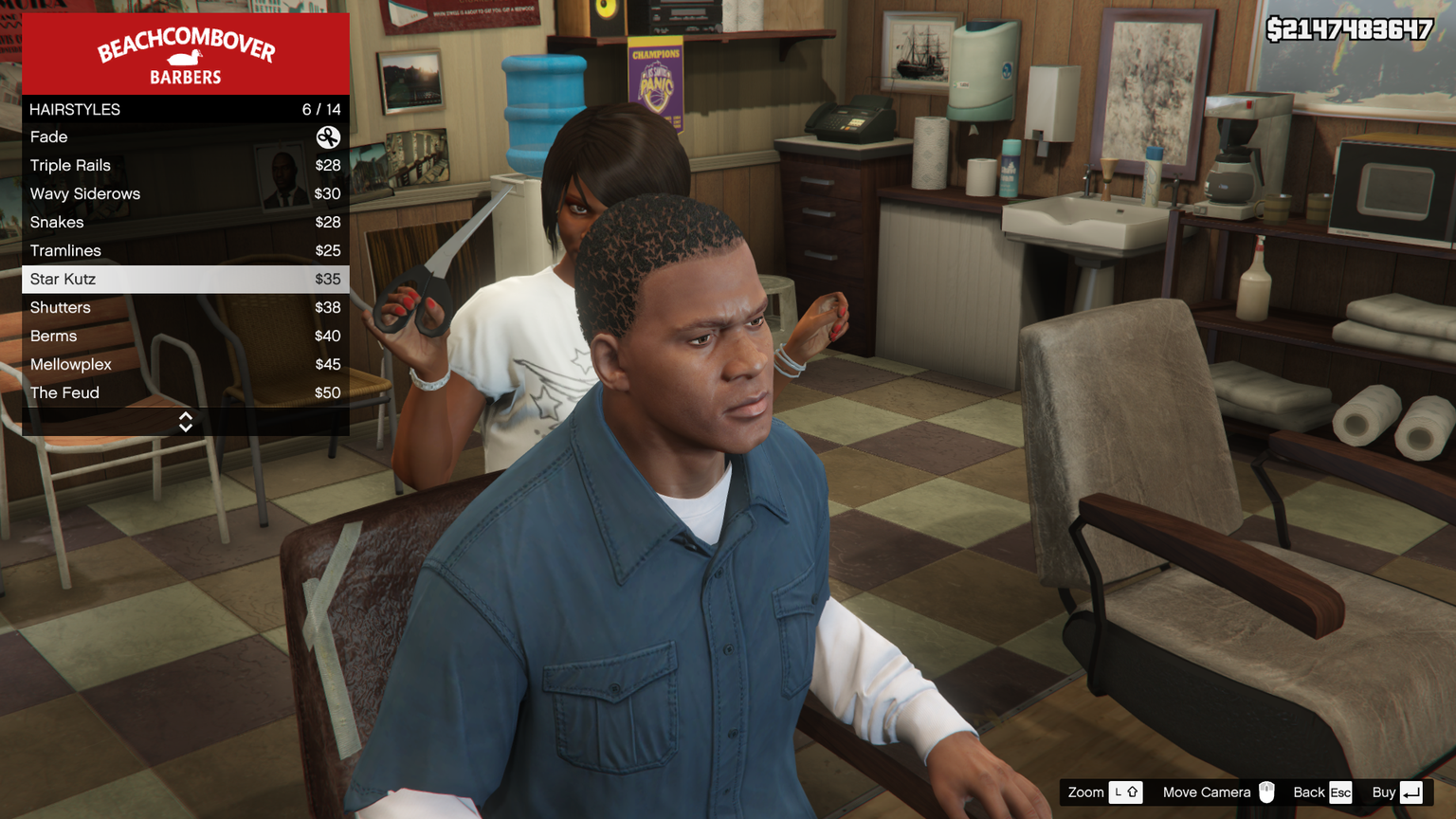Click the list scroll arrows below The Feud
This screenshot has height=819, width=1456.
pos(186,422)
